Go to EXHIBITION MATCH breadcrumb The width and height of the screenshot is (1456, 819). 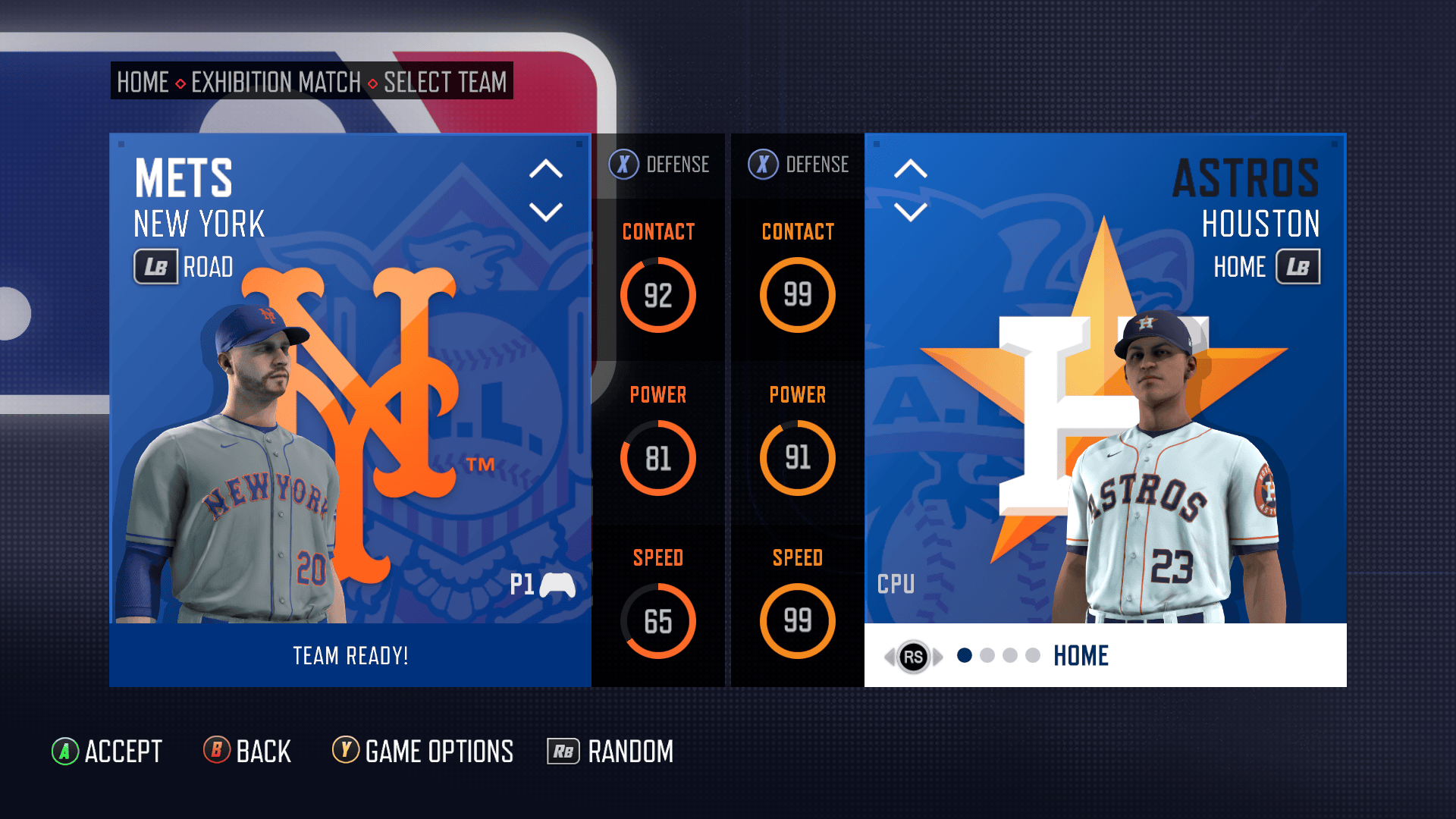276,82
